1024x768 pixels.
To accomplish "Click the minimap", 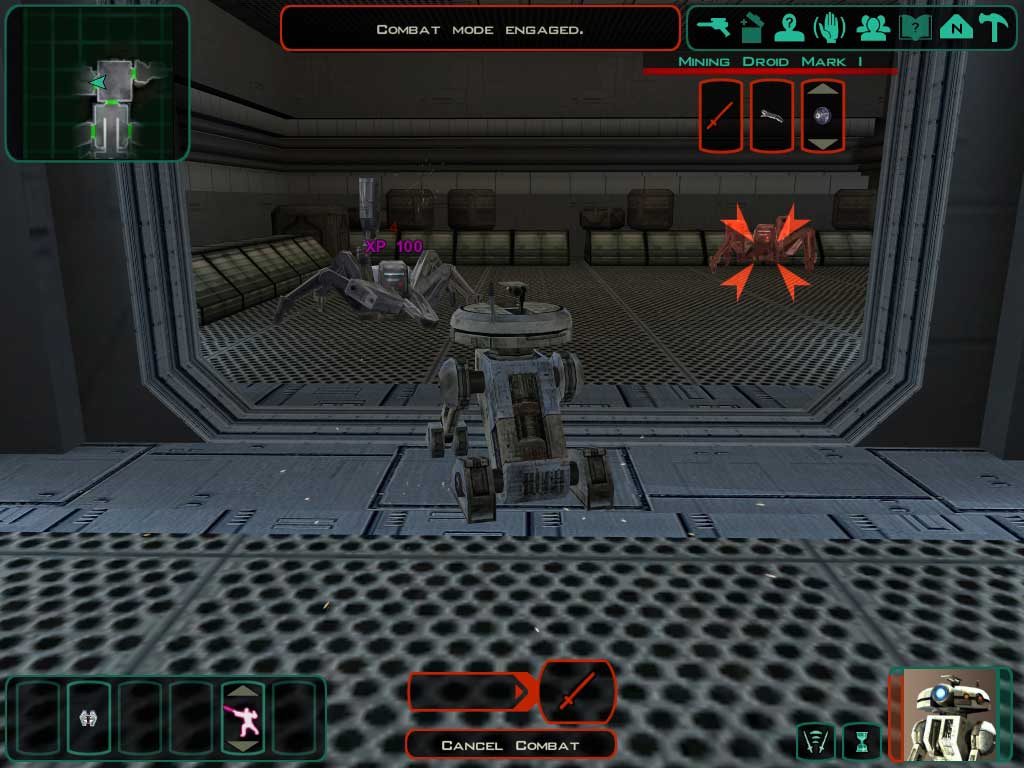I will tap(97, 82).
